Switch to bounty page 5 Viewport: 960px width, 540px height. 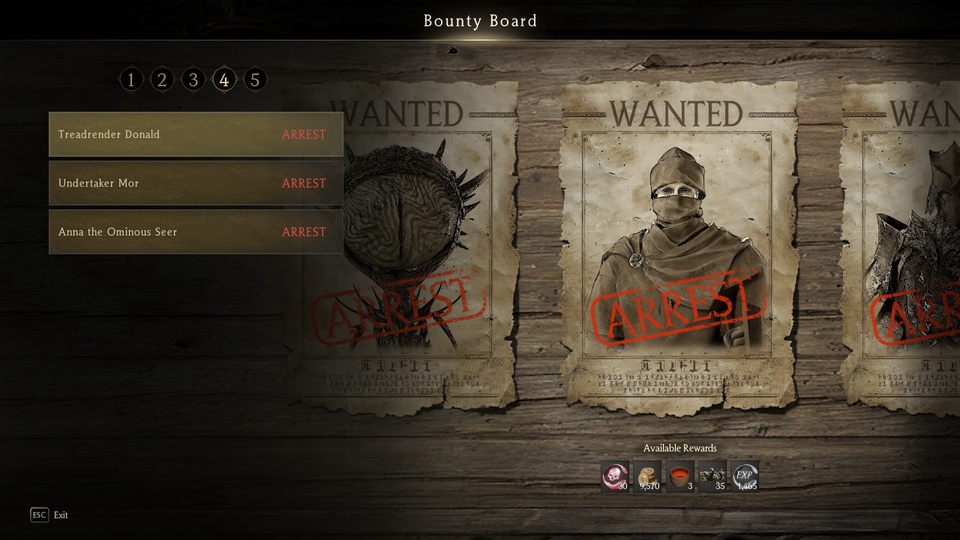coord(255,80)
